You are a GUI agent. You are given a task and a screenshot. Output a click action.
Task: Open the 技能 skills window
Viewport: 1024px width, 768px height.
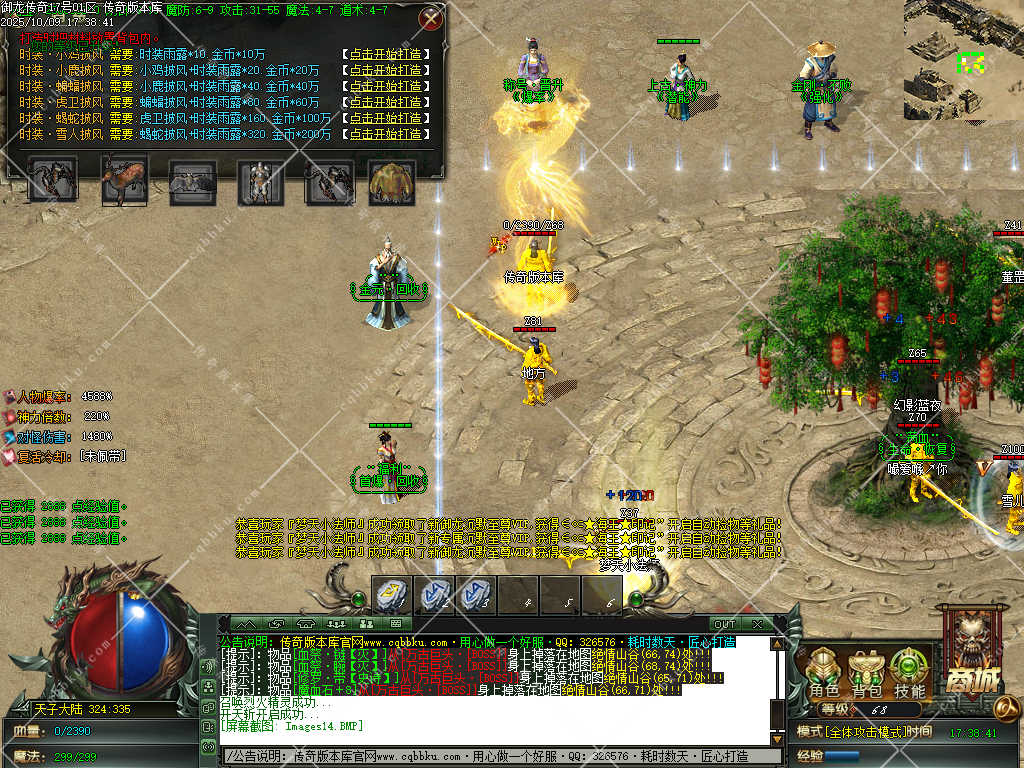(909, 674)
